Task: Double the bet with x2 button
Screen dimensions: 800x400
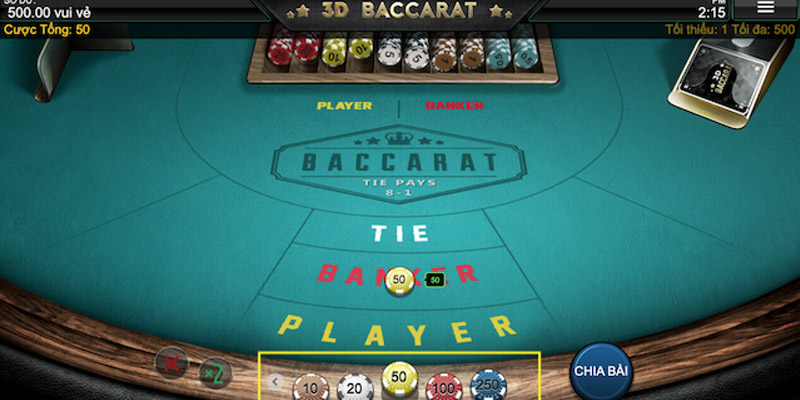Action: click(x=215, y=372)
